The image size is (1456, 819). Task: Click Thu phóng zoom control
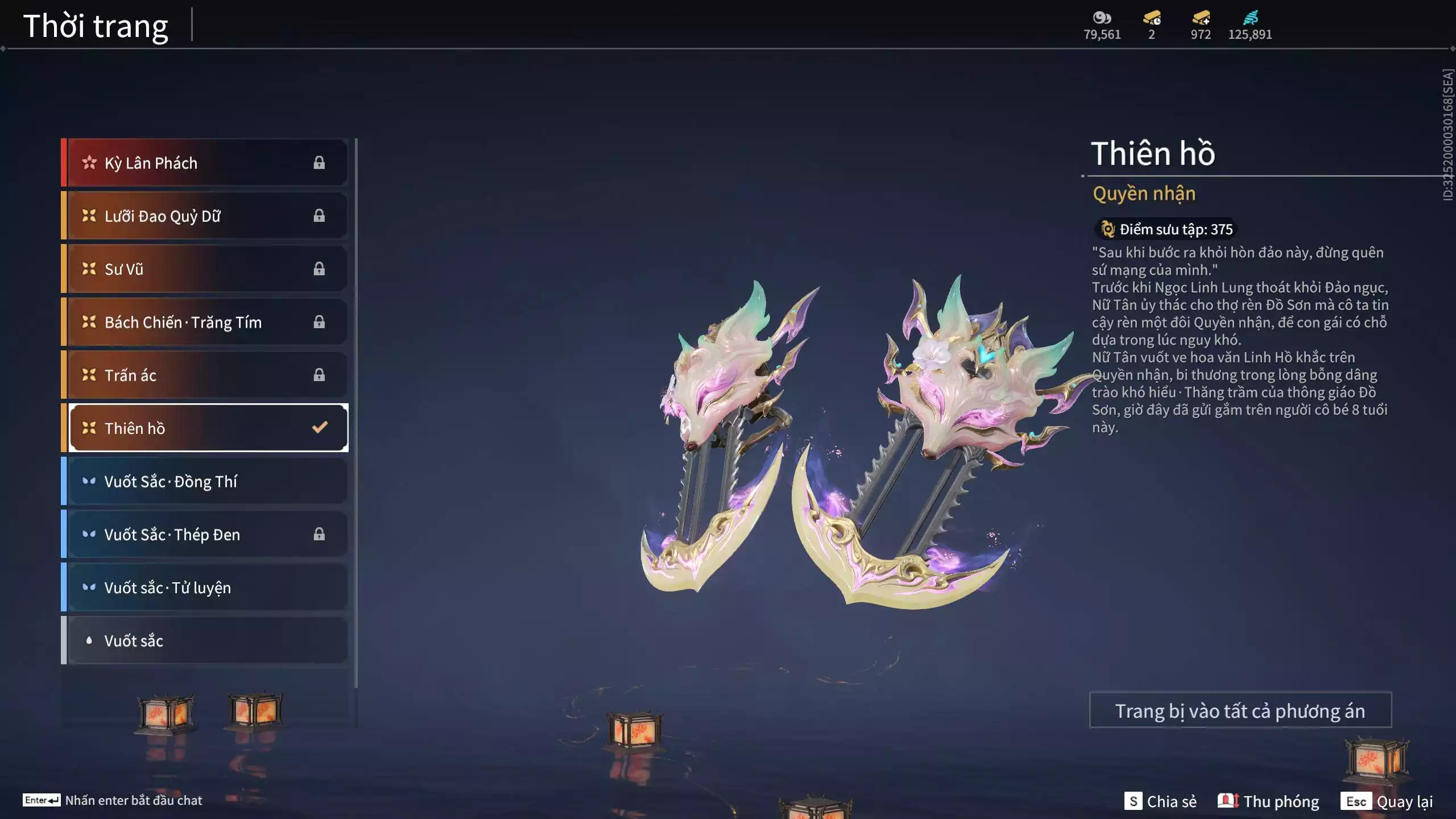pyautogui.click(x=1268, y=801)
